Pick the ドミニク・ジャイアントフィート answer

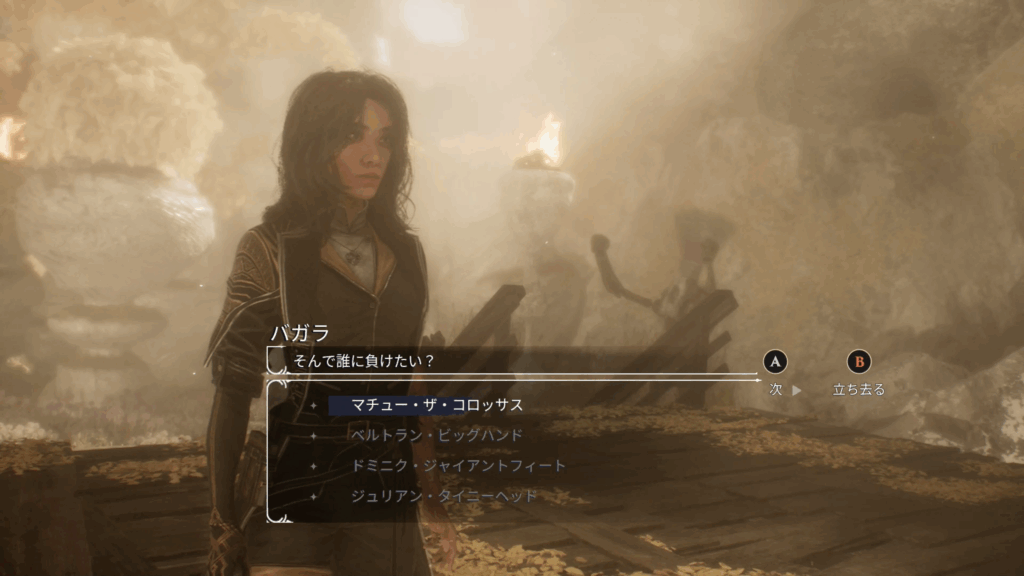pyautogui.click(x=458, y=466)
